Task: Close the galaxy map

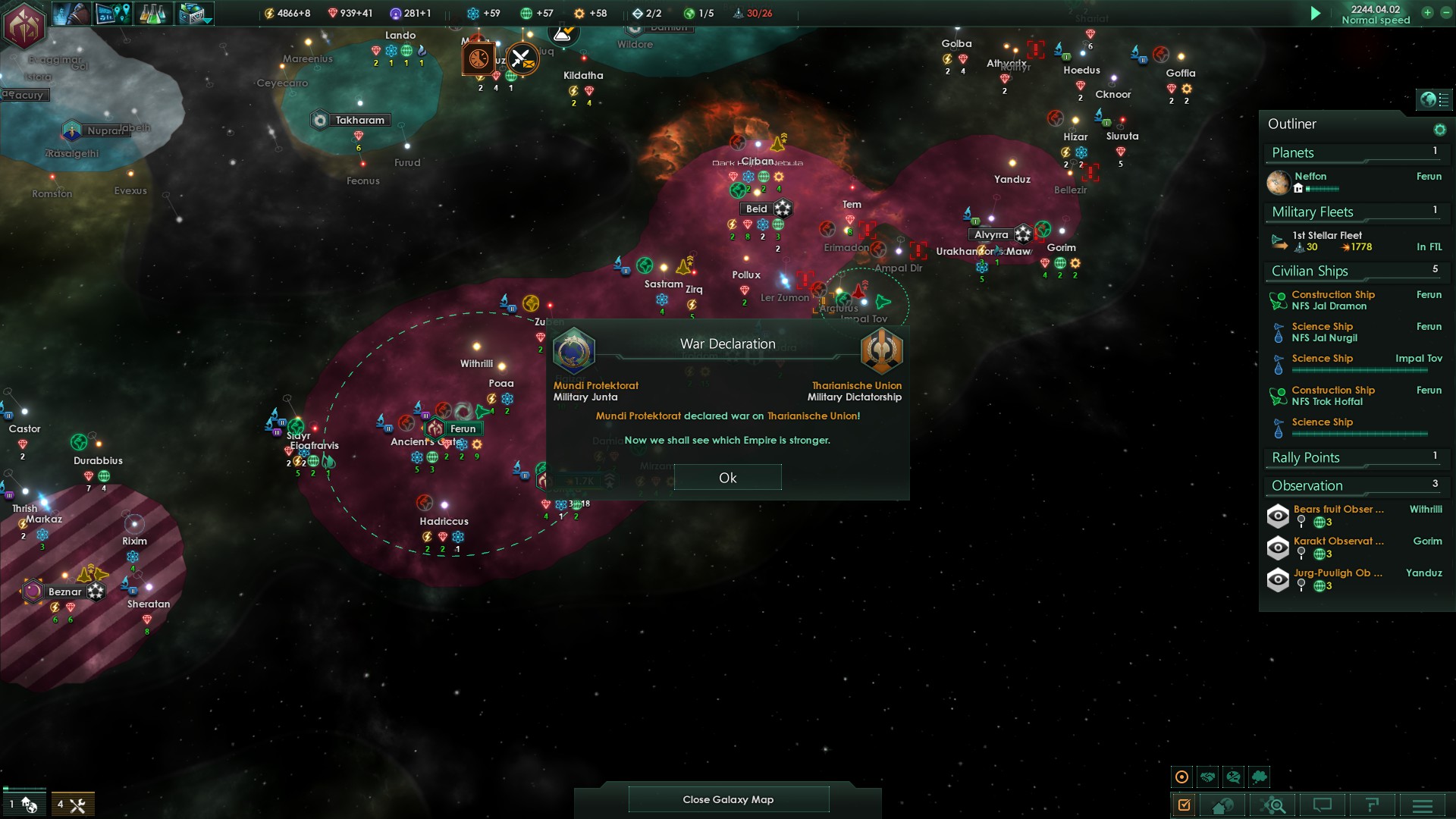Action: (x=728, y=799)
